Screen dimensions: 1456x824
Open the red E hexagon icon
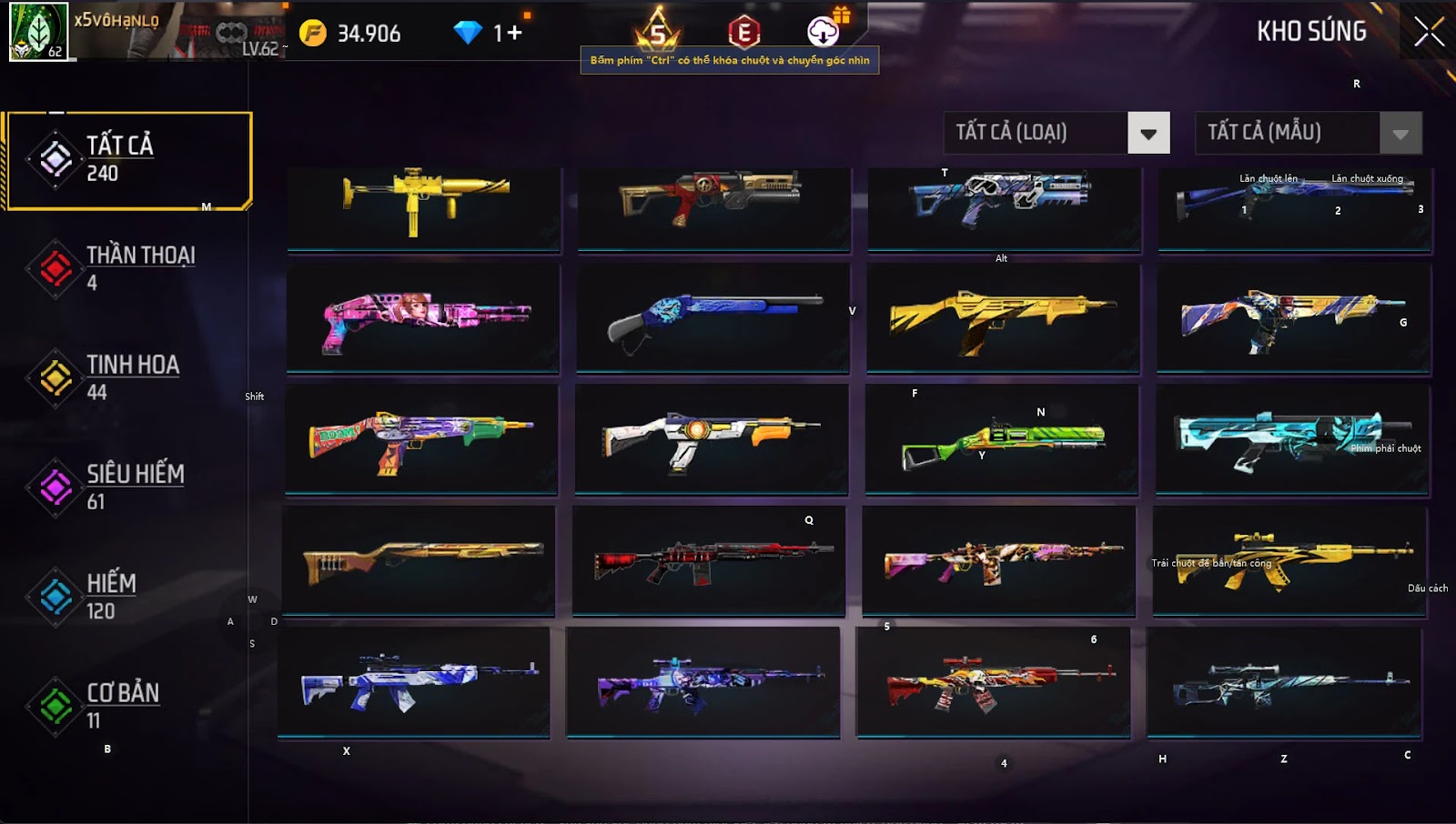pyautogui.click(x=743, y=33)
